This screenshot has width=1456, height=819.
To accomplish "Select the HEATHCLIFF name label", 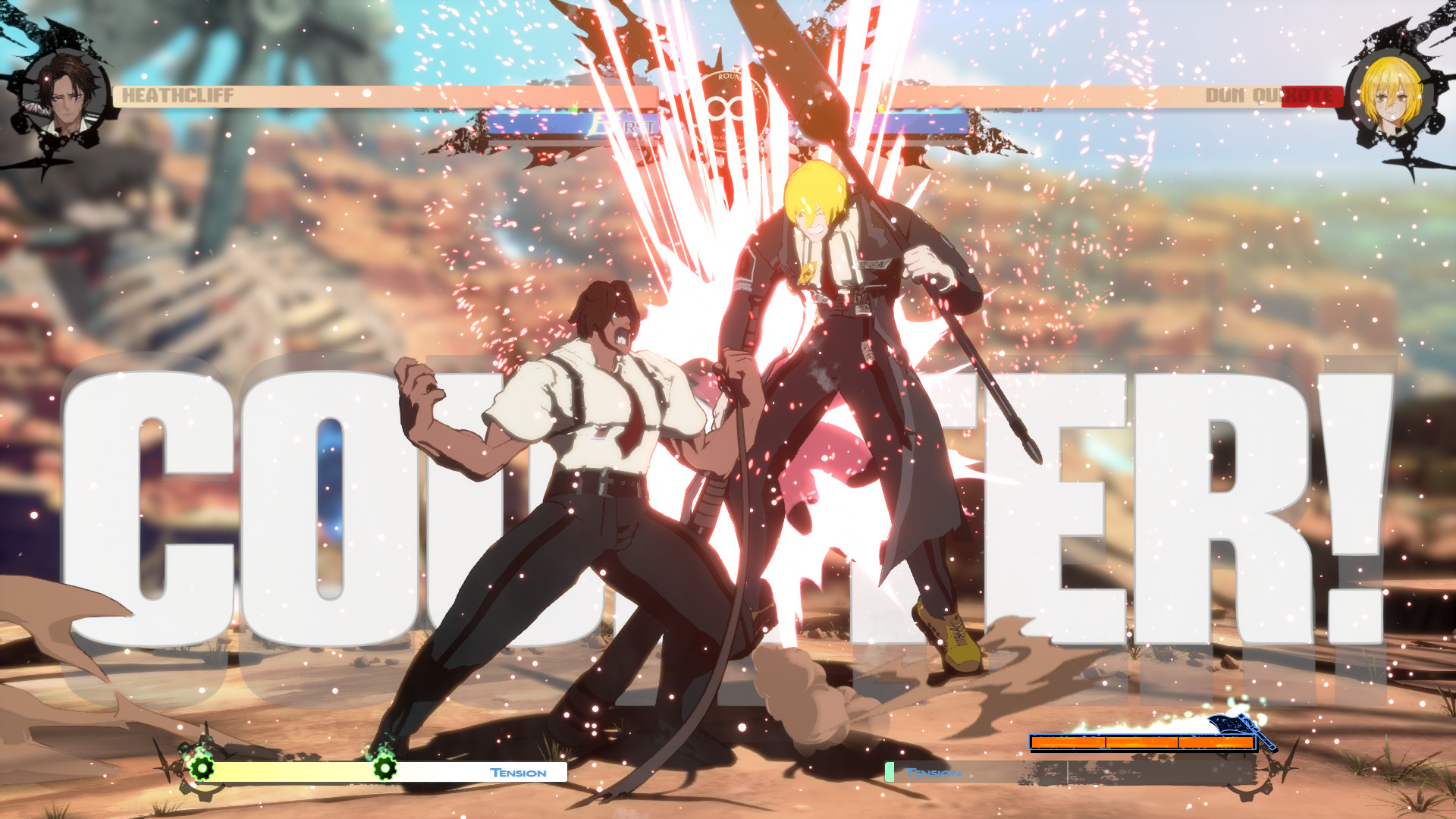I will point(178,95).
